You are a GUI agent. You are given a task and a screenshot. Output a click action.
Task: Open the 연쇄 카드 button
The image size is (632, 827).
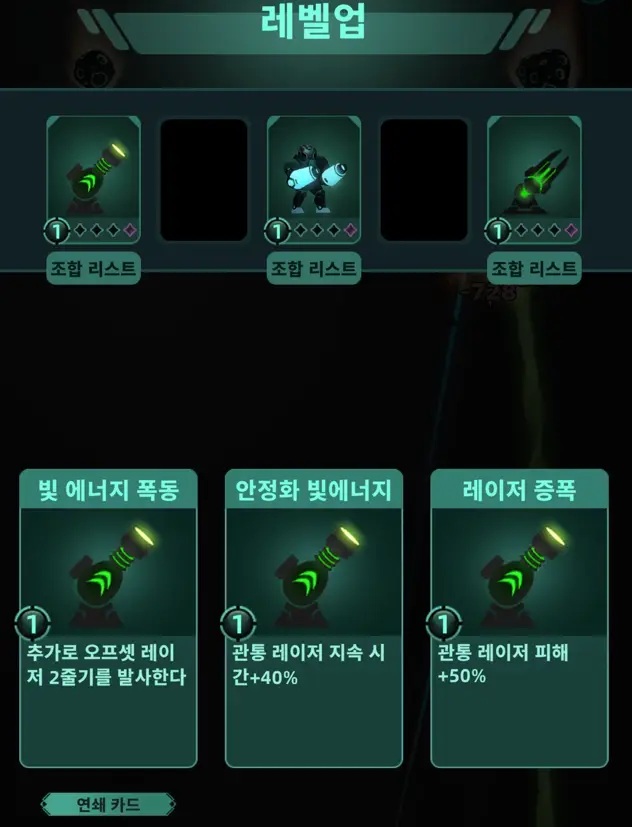pos(108,804)
